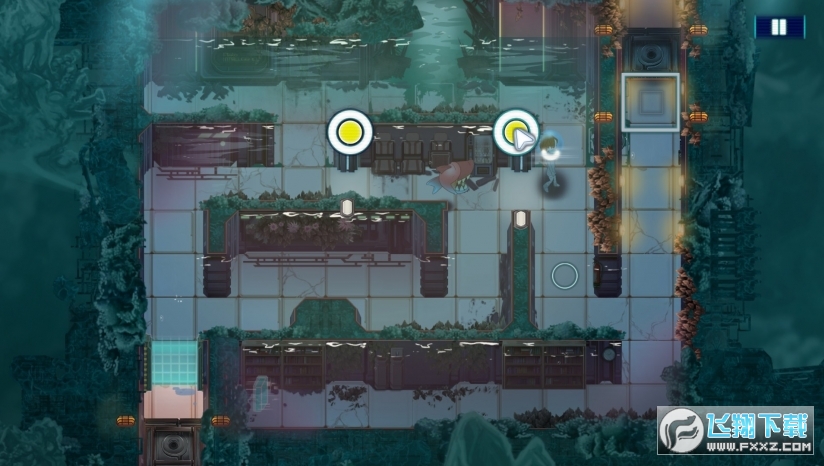Pause the game with the pause button
The width and height of the screenshot is (824, 466).
tap(779, 28)
